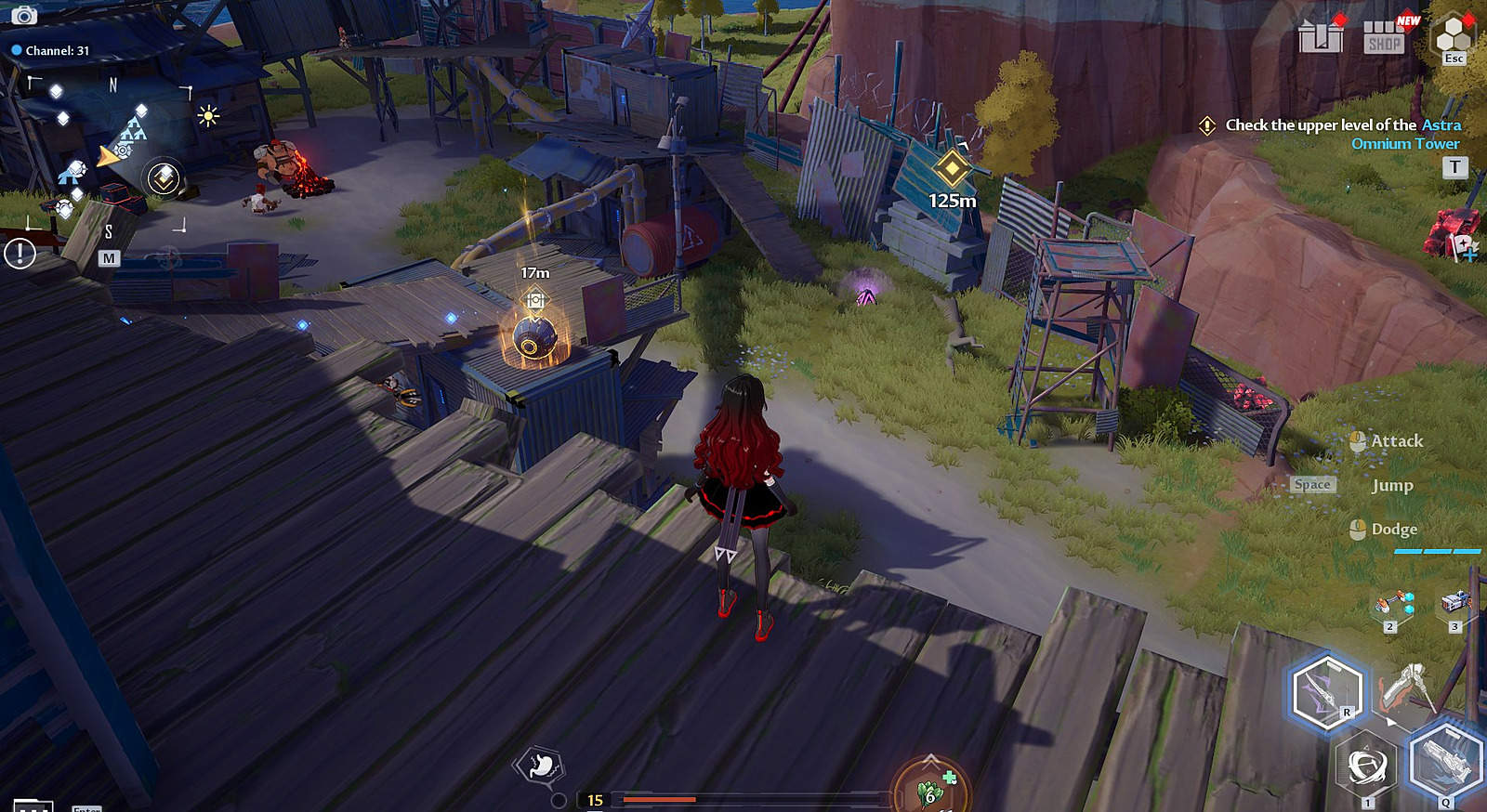1487x812 pixels.
Task: Click the Channel 31 indicator
Action: pyautogui.click(x=50, y=51)
